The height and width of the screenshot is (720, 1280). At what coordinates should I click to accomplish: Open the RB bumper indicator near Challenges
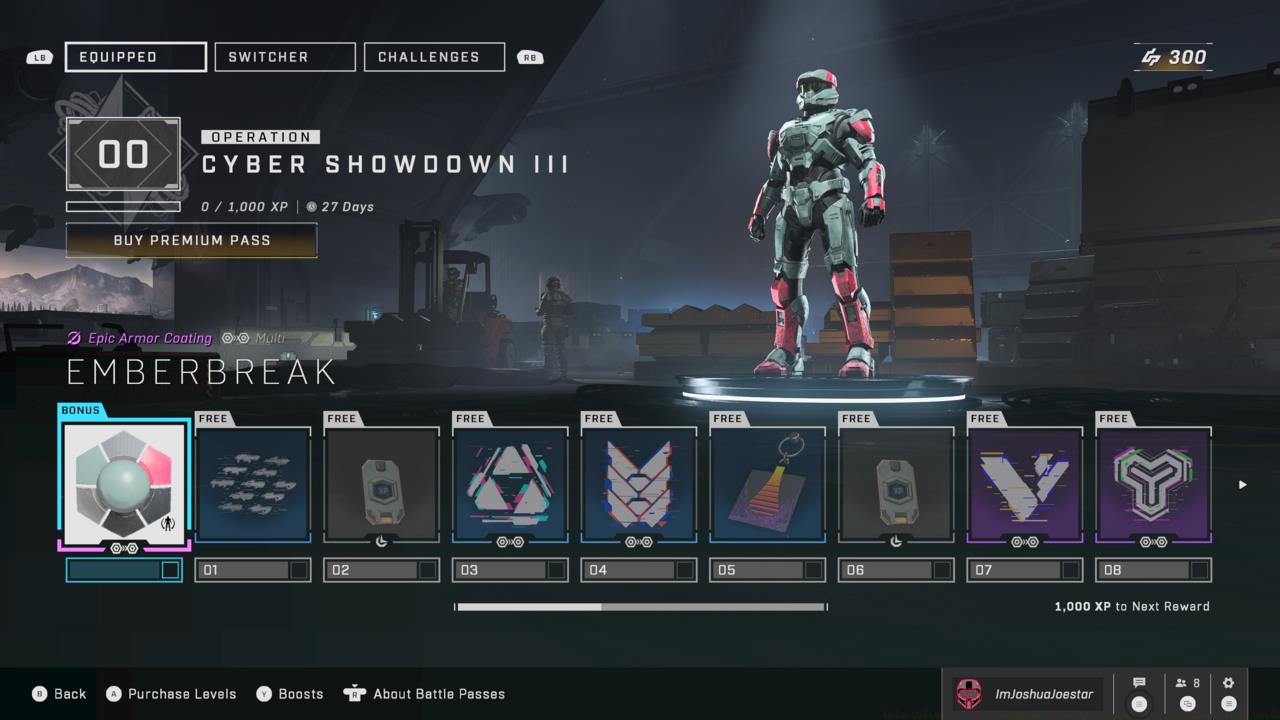pos(529,57)
